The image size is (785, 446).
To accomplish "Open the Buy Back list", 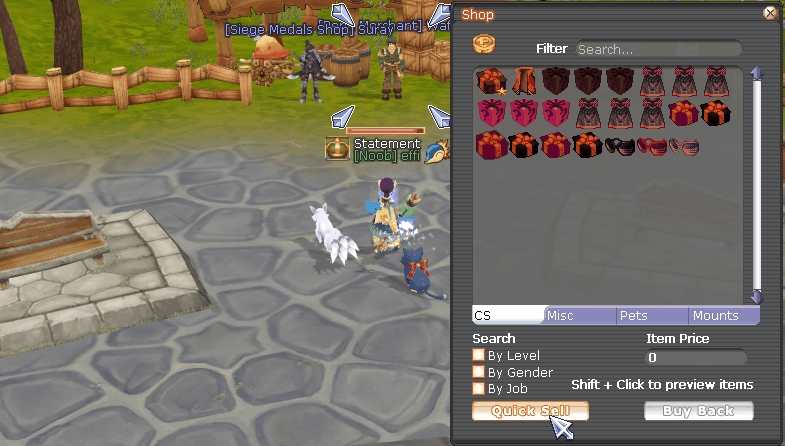I will pyautogui.click(x=698, y=411).
